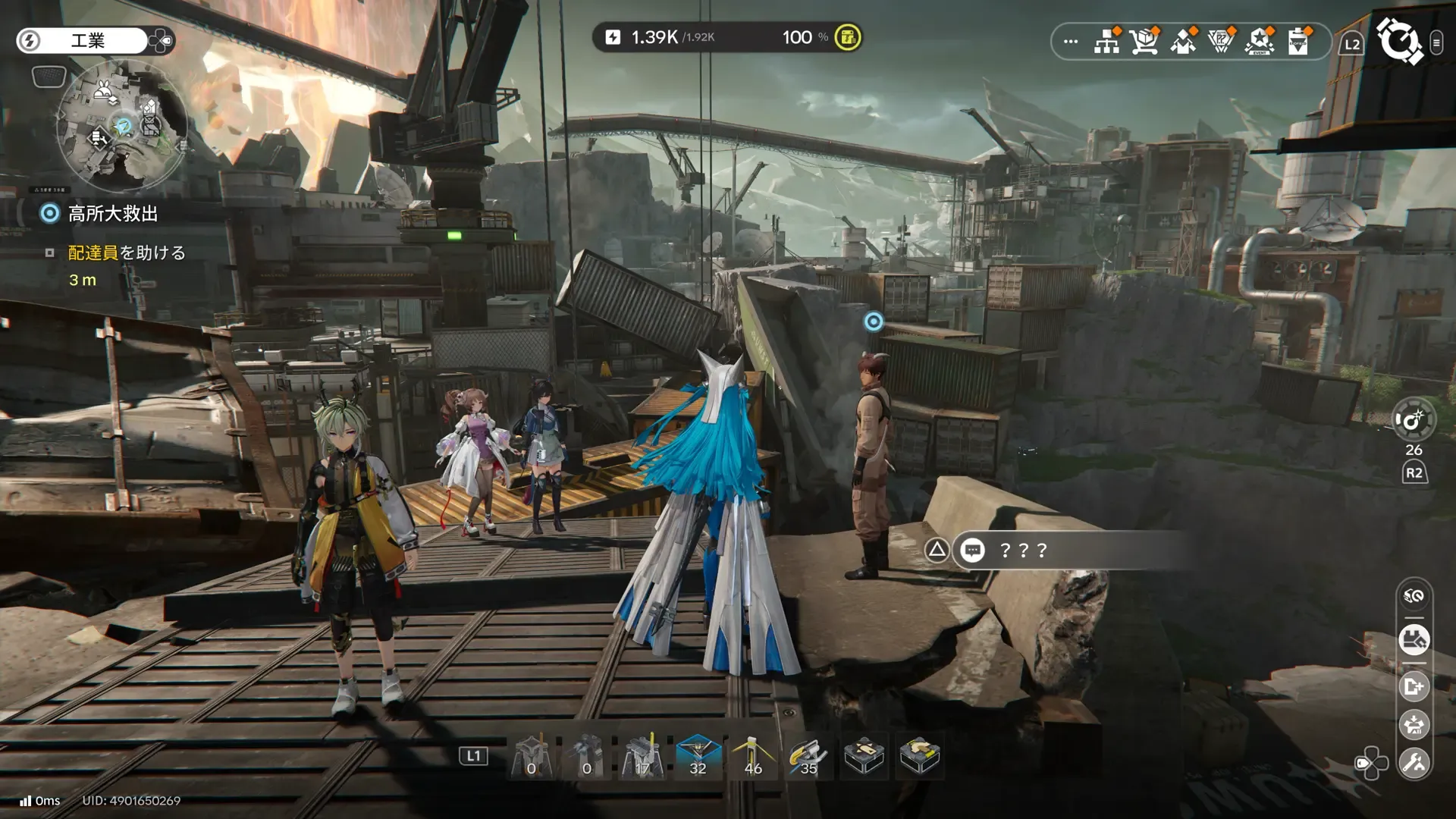This screenshot has height=819, width=1456.
Task: Talk via the ??? dialogue prompt
Action: pos(1024,550)
